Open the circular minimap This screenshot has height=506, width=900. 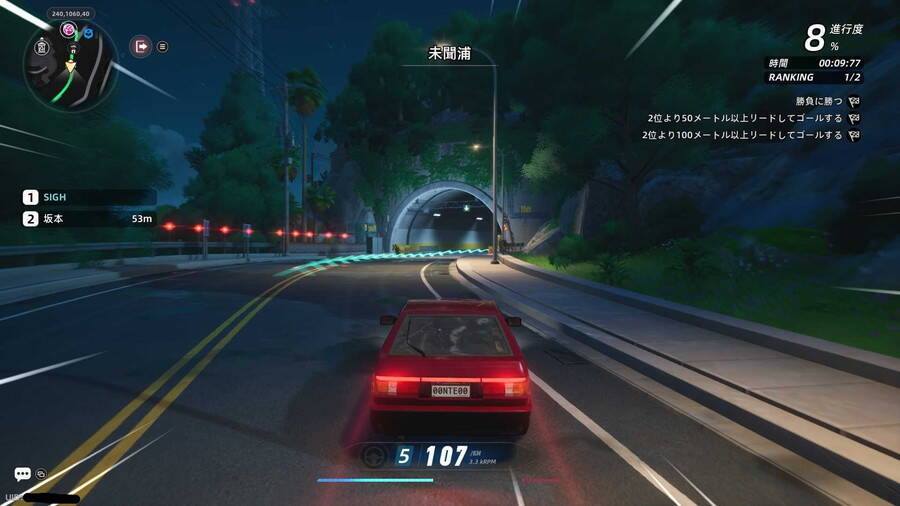tap(70, 67)
